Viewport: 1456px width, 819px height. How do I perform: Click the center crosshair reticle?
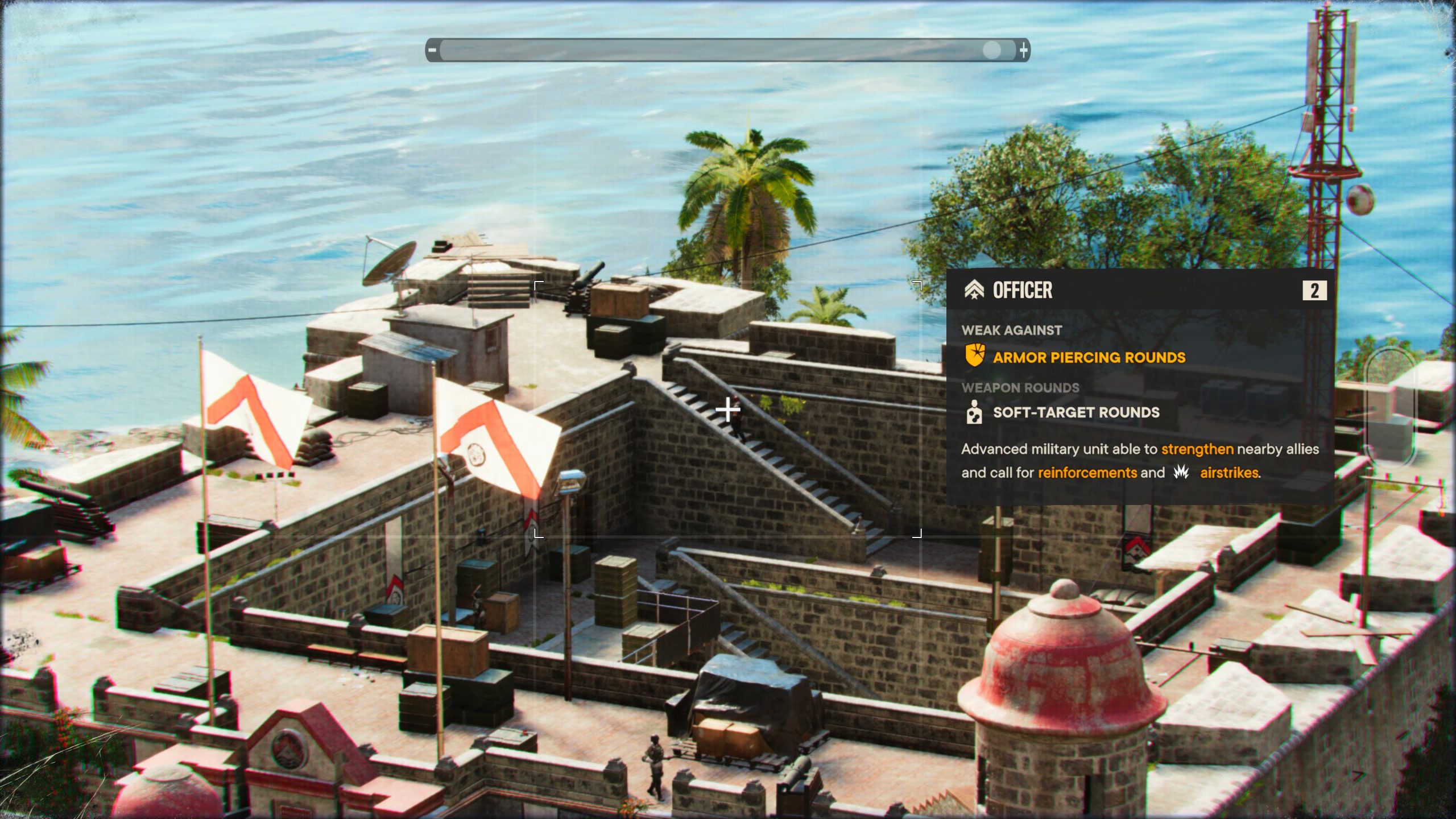point(728,408)
